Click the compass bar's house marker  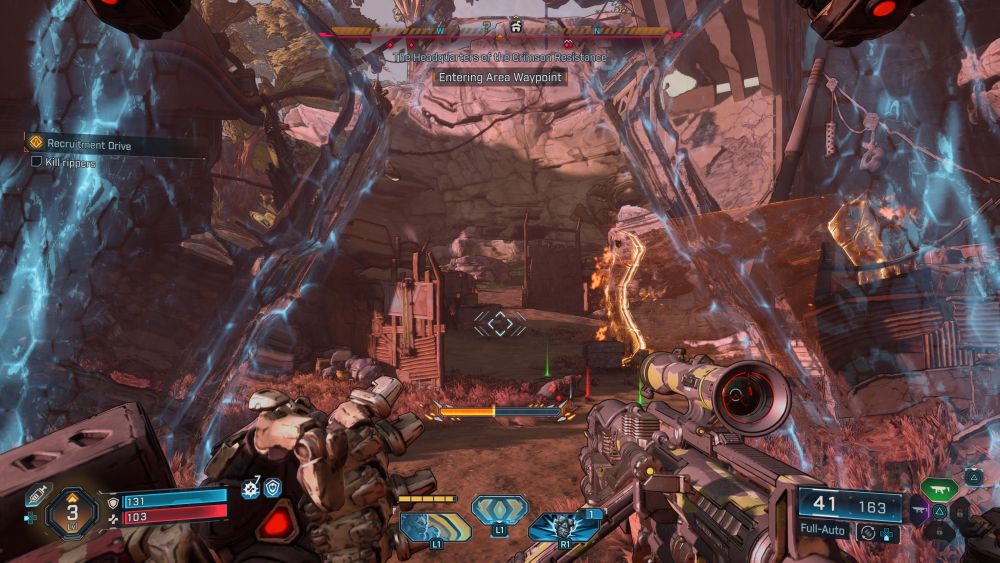pos(516,25)
